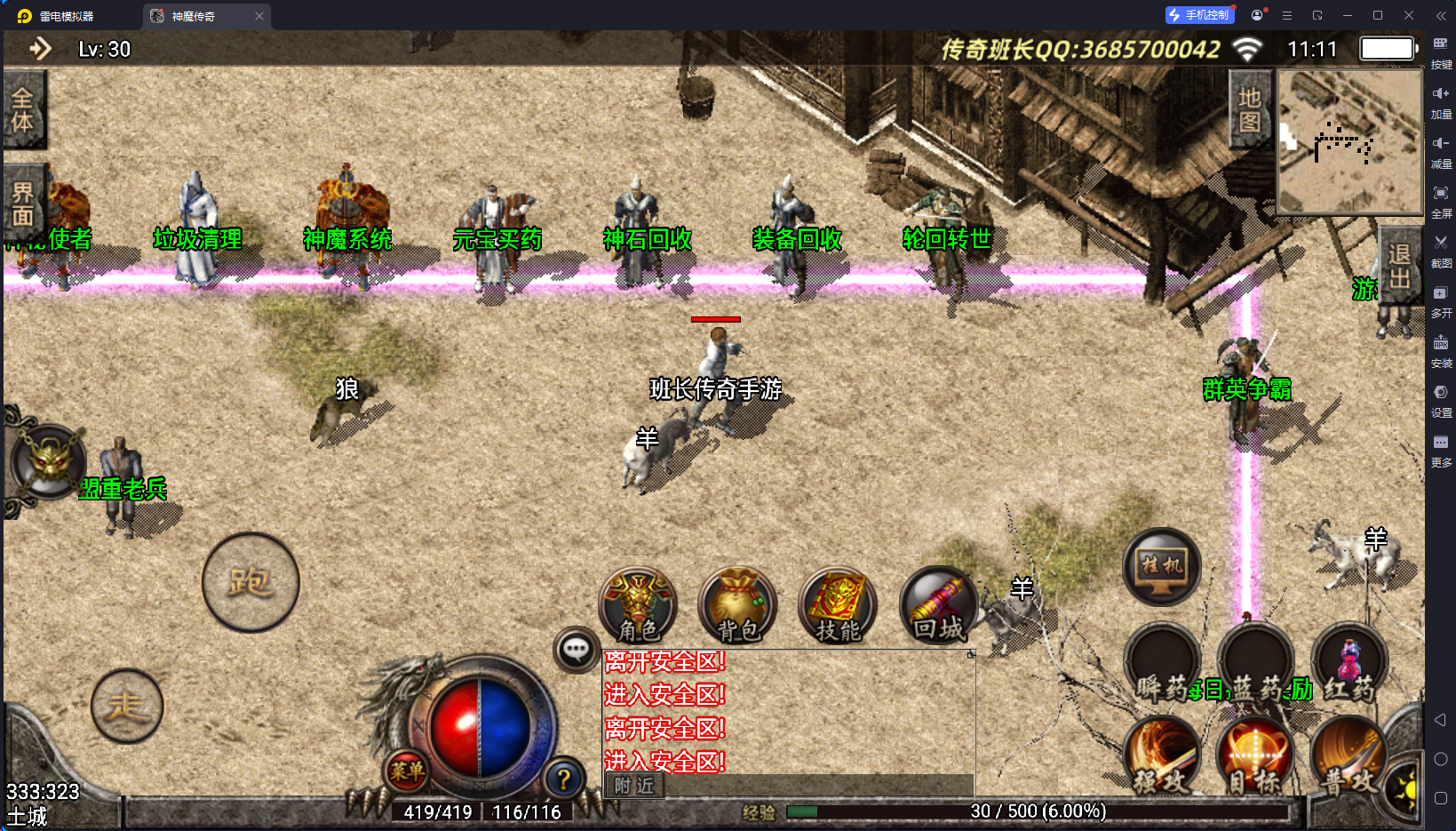This screenshot has height=831, width=1456.
Task: Tap the 跑 run button
Action: click(251, 583)
